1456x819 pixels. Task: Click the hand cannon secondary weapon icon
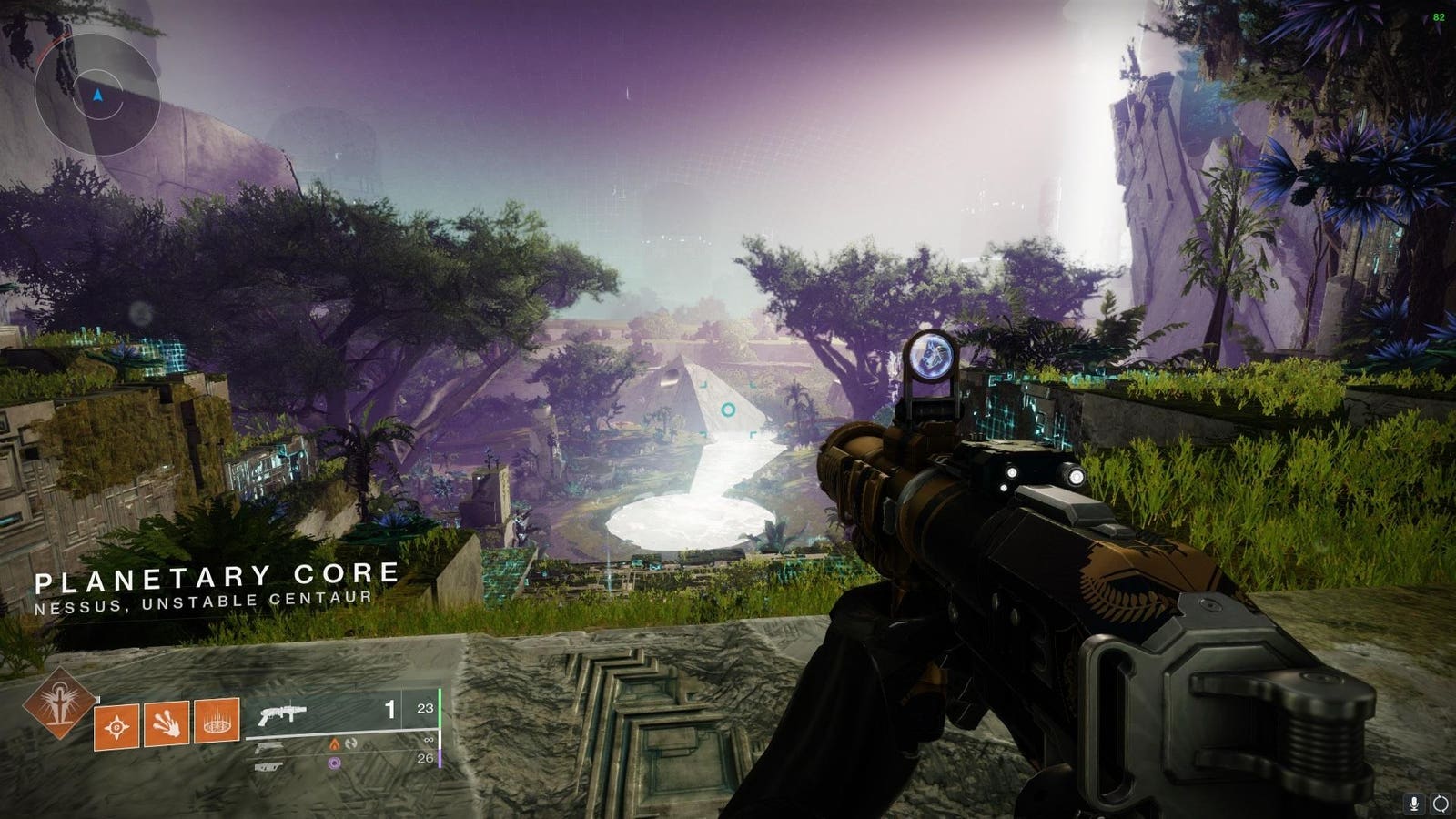pos(269,747)
